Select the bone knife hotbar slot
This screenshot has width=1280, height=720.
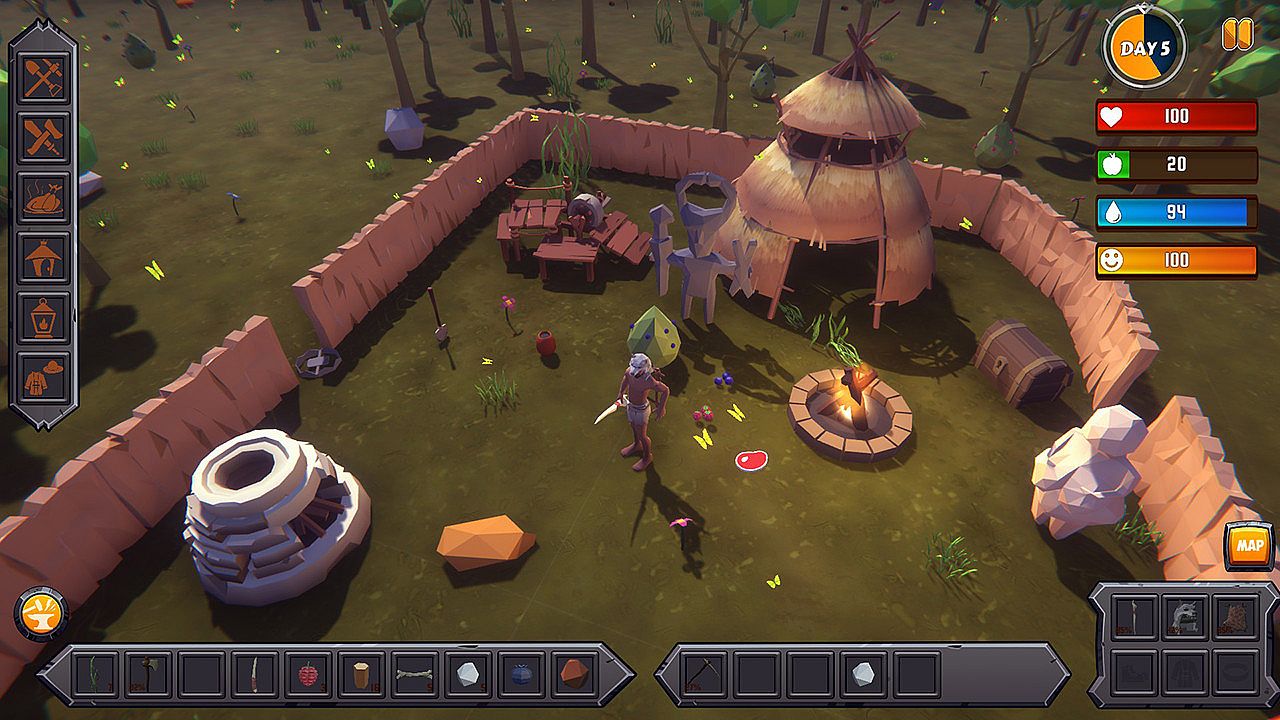[x=255, y=675]
